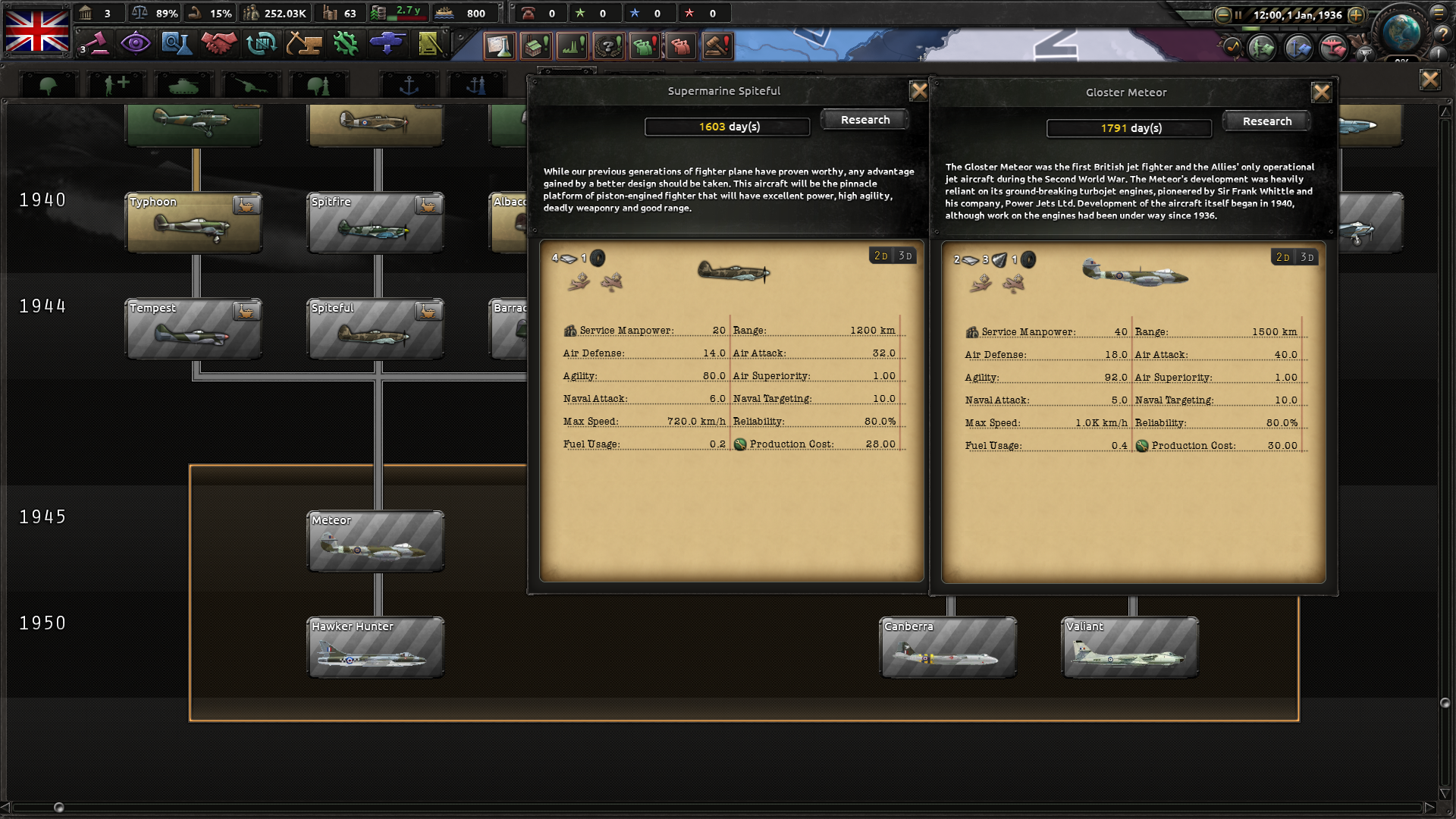The width and height of the screenshot is (1456, 819).
Task: Toggle the 3D model view for Gloster Meteor
Action: point(1306,257)
